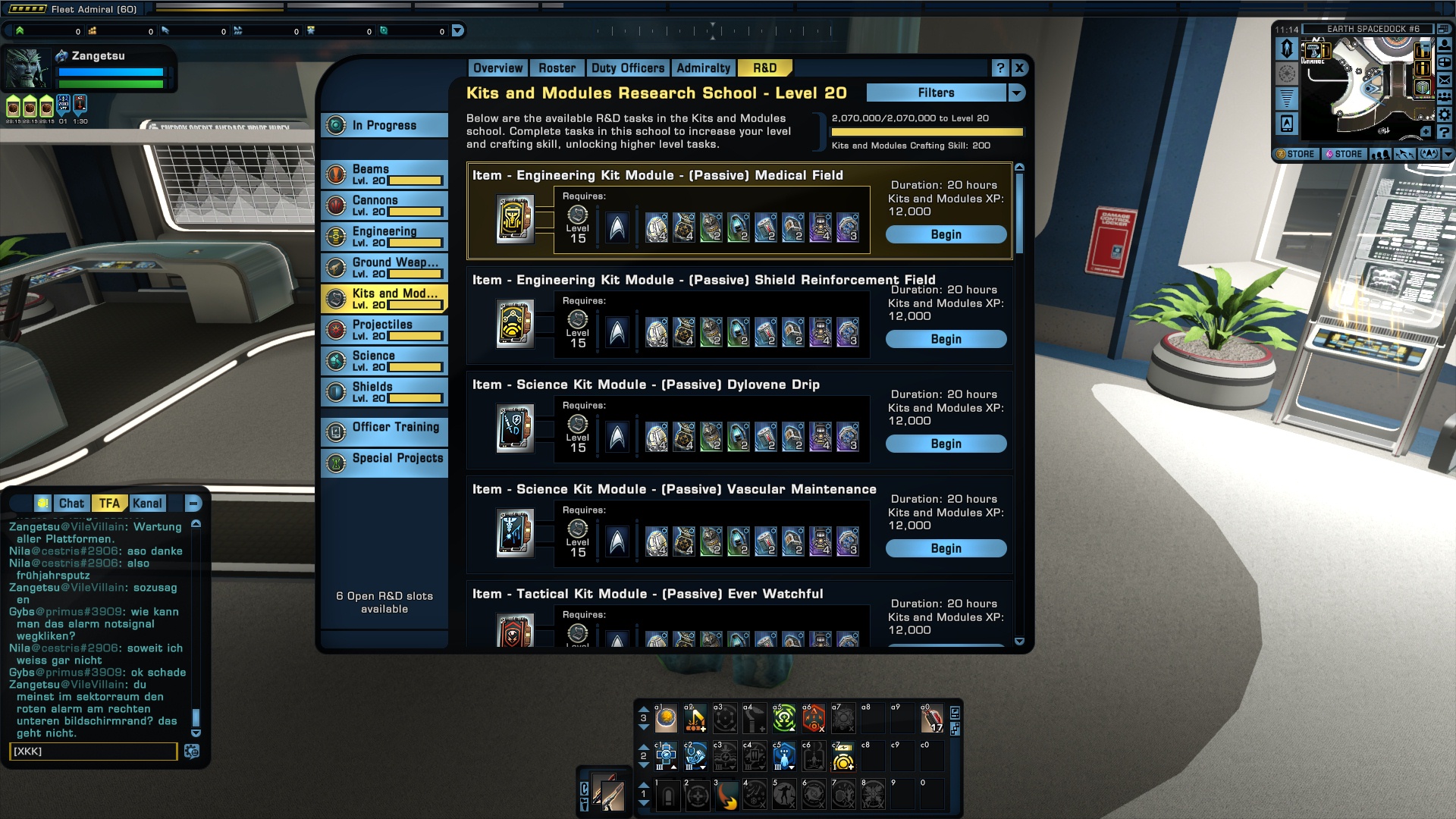Select the Science research school

tap(384, 361)
